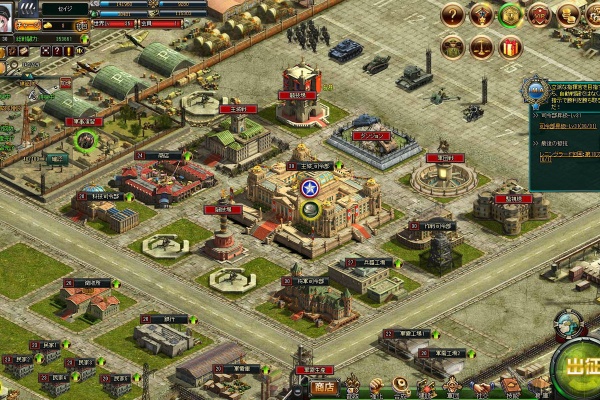This screenshot has height=400, width=600.
Task: Click the star emblem over the headquarters
Action: pos(309,187)
